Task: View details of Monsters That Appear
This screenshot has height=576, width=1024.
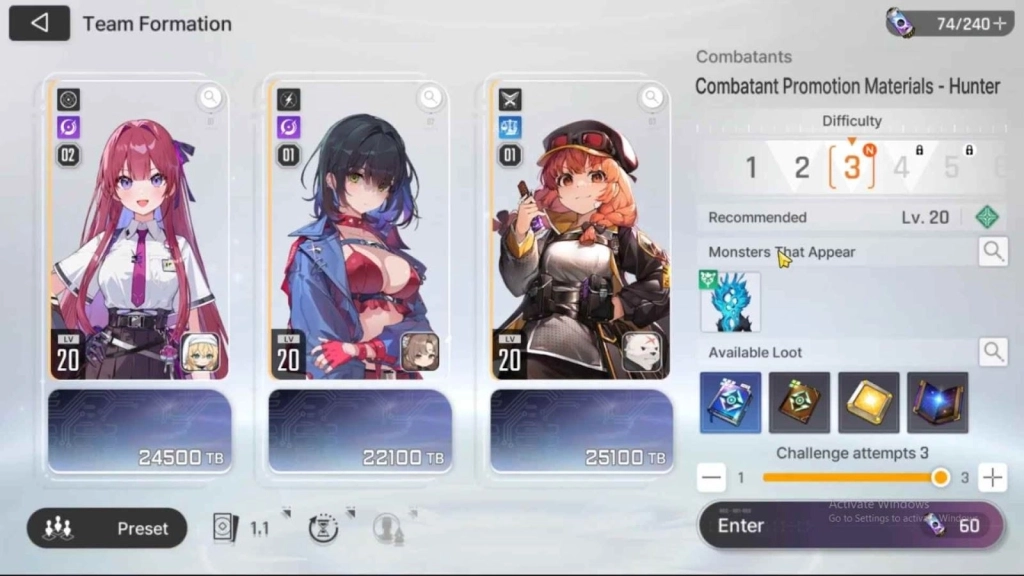Action: [993, 252]
